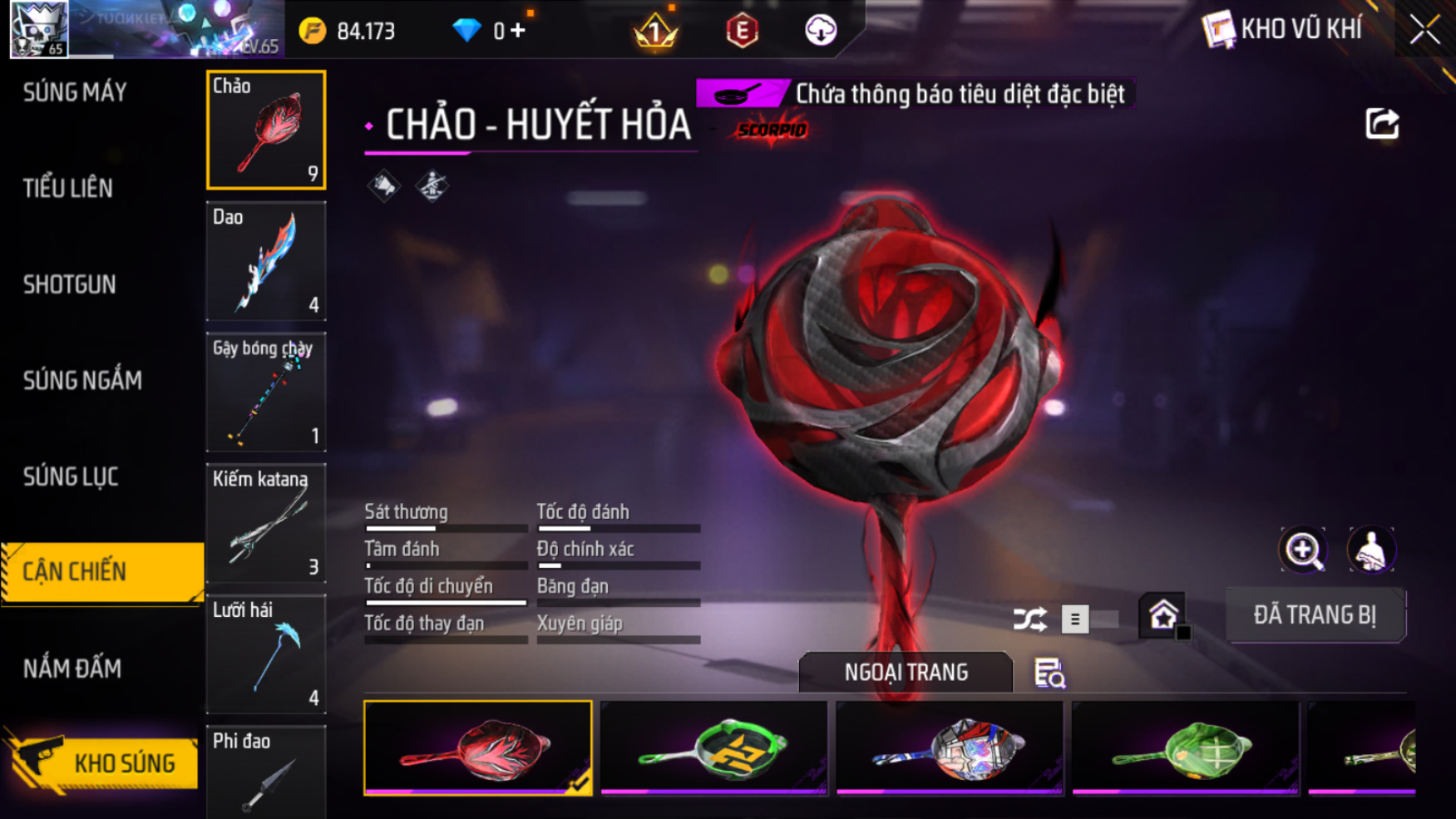
Task: Switch to the TIỂU LIÊN category
Action: point(68,189)
